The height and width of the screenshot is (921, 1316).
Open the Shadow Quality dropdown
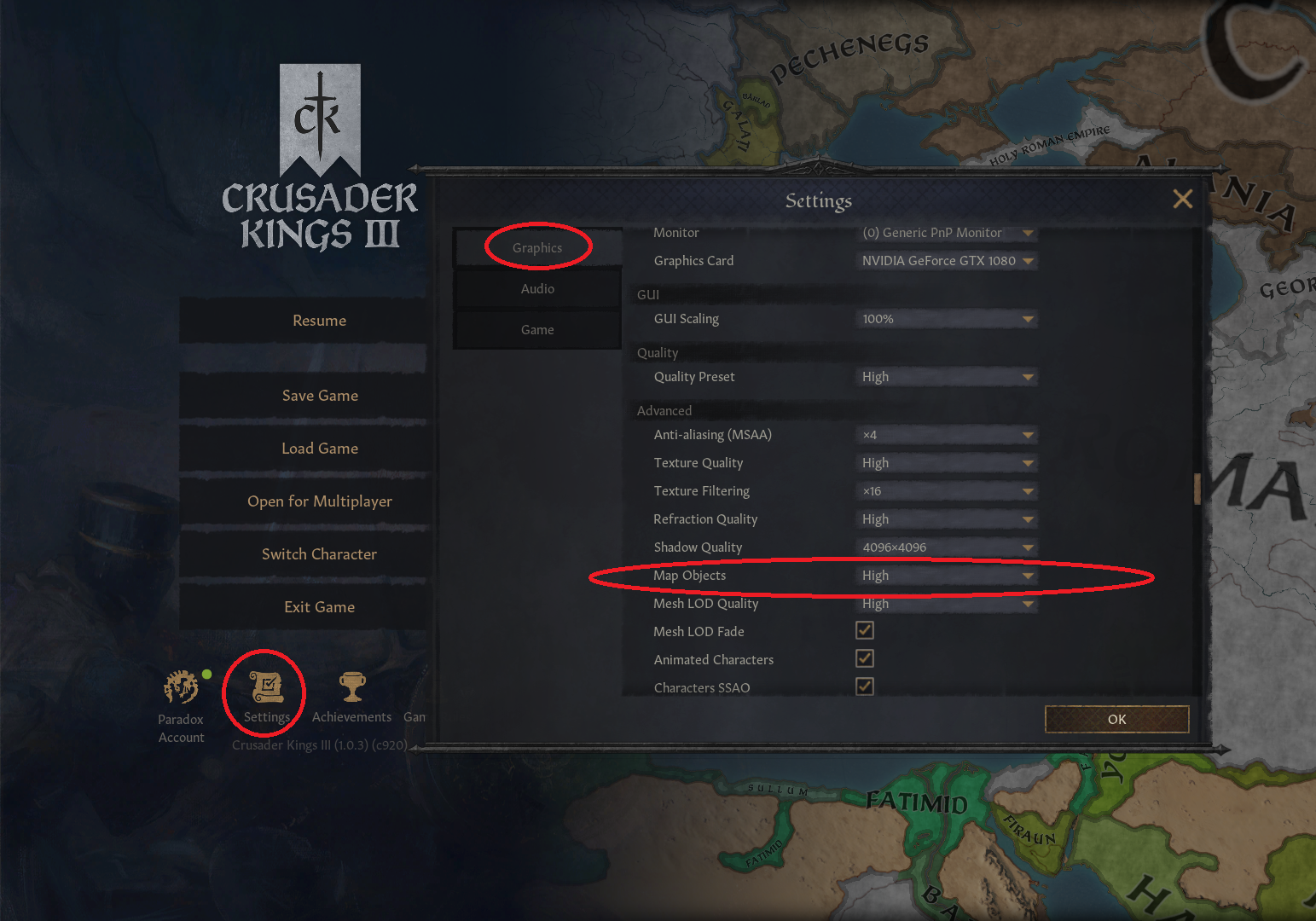946,547
